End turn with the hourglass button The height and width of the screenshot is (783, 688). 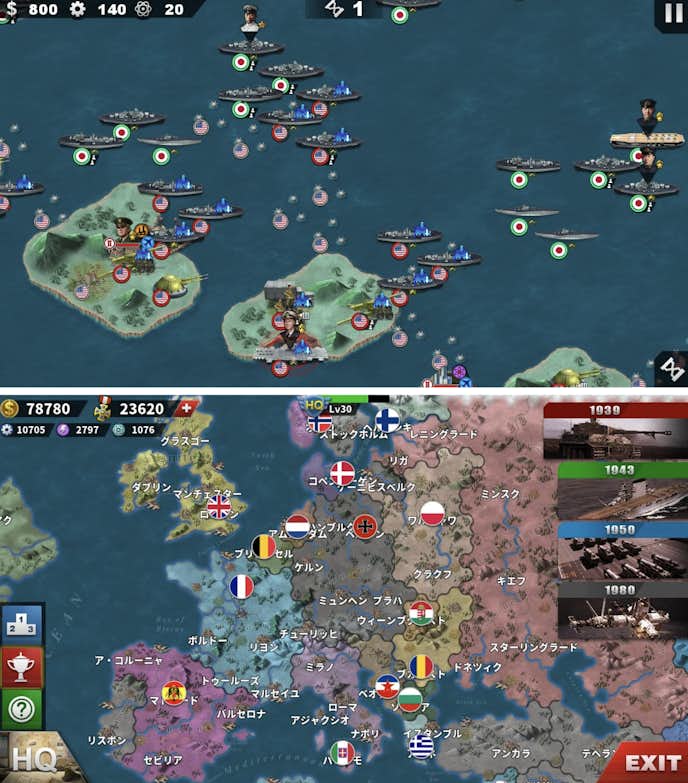tap(670, 367)
